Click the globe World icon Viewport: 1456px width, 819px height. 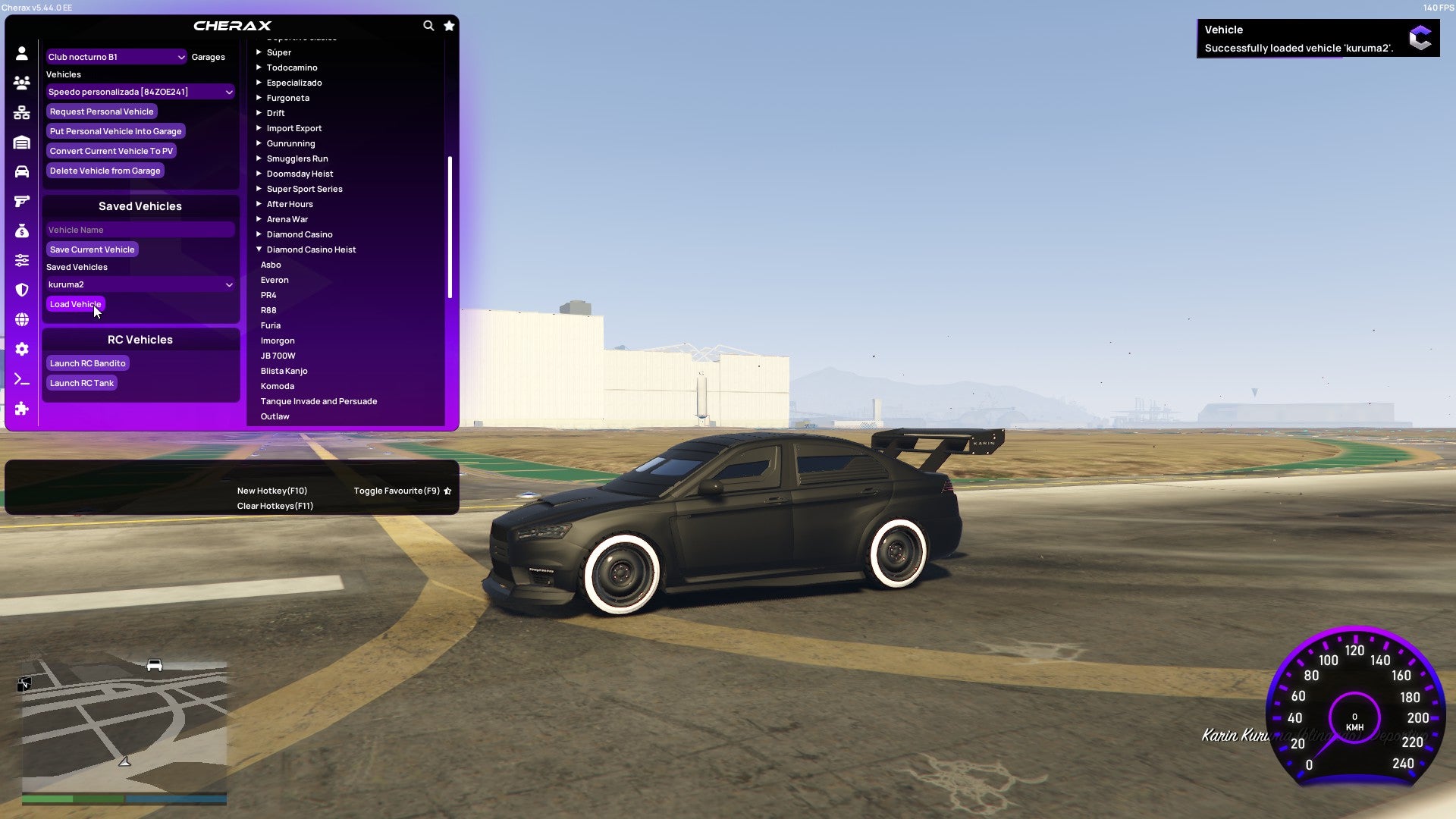(21, 318)
